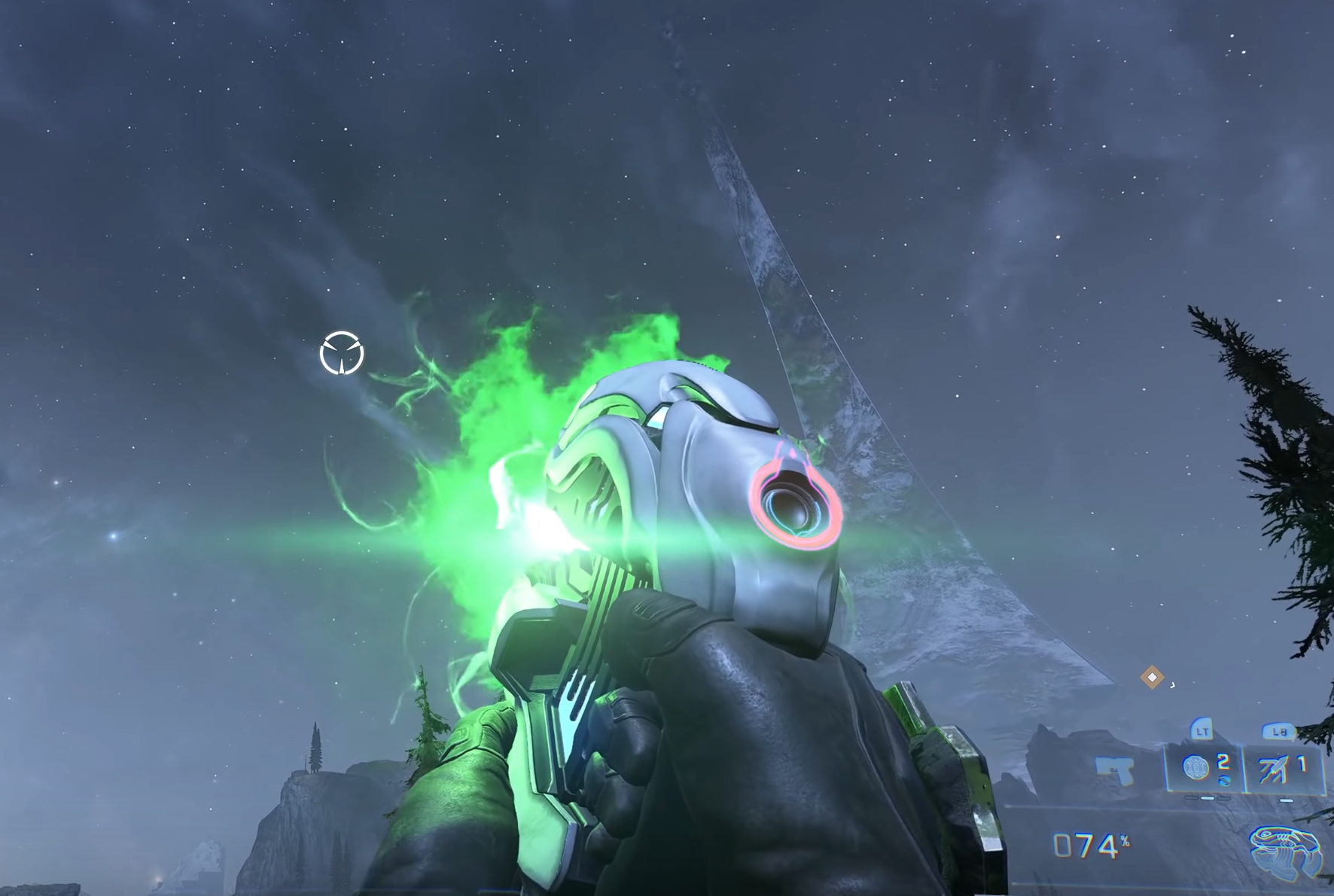Select the orange diamond waypoint marker
The image size is (1334, 896).
[1152, 677]
